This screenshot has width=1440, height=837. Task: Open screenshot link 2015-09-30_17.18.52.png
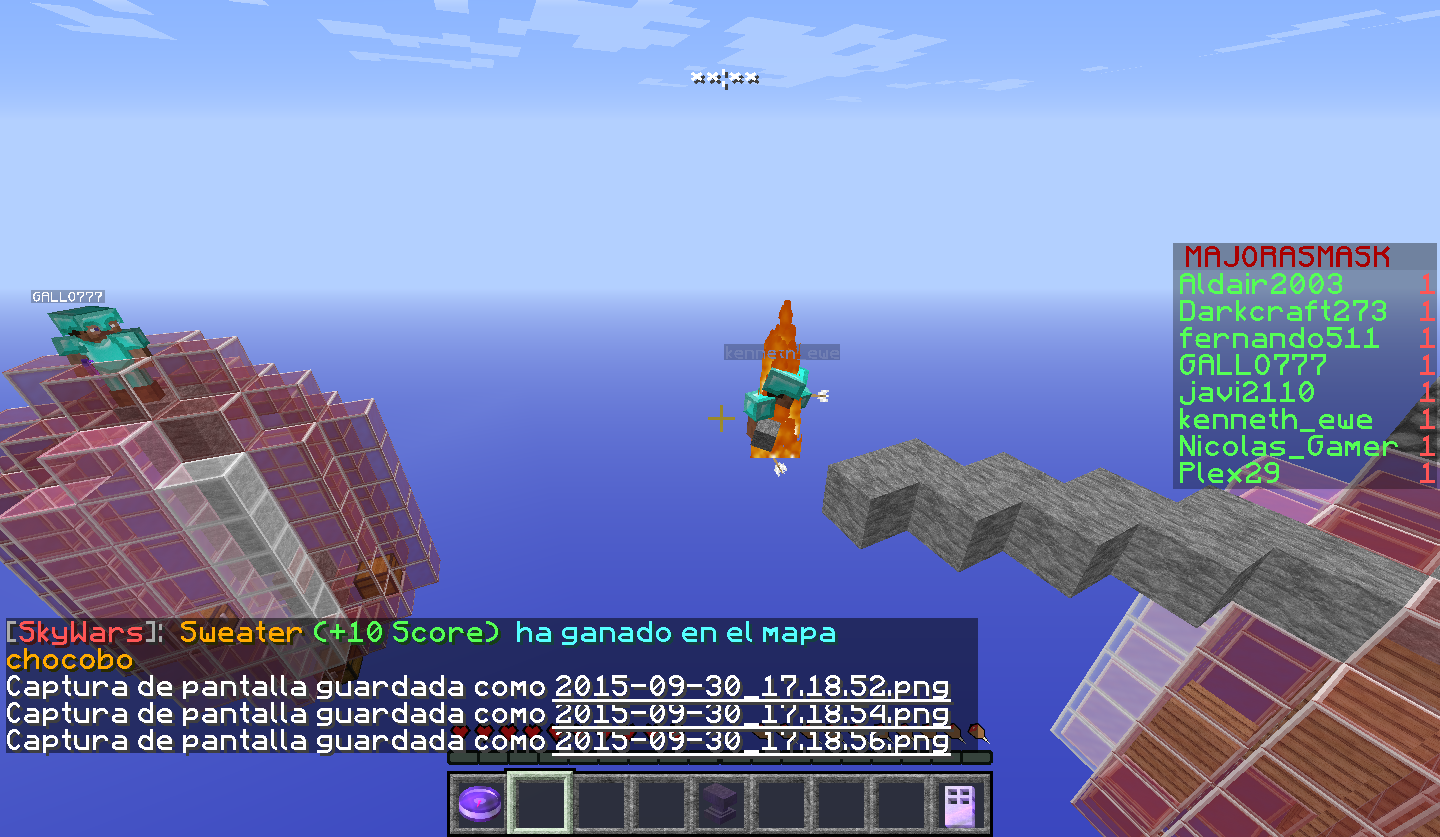751,687
